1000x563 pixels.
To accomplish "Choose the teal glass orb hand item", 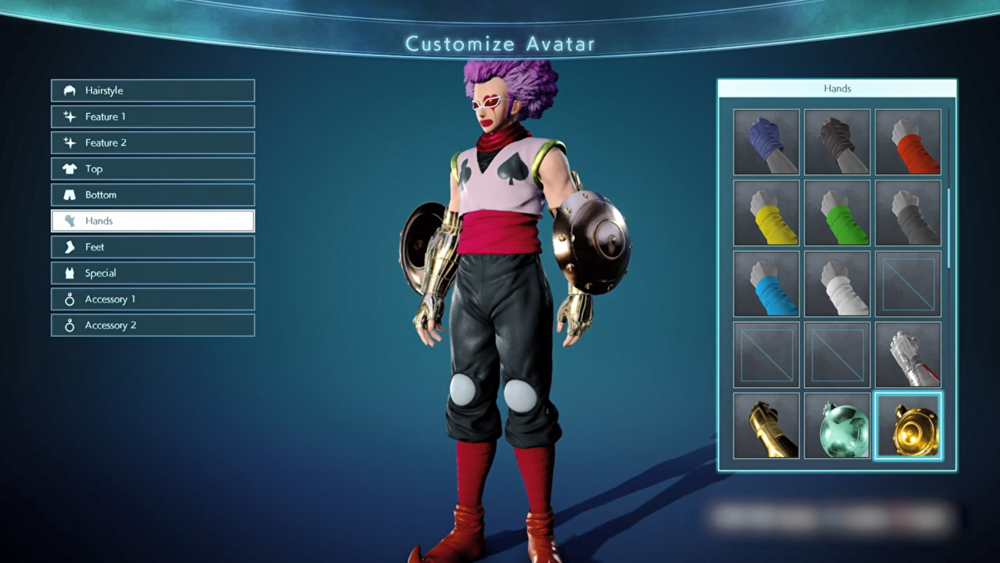I will click(837, 426).
